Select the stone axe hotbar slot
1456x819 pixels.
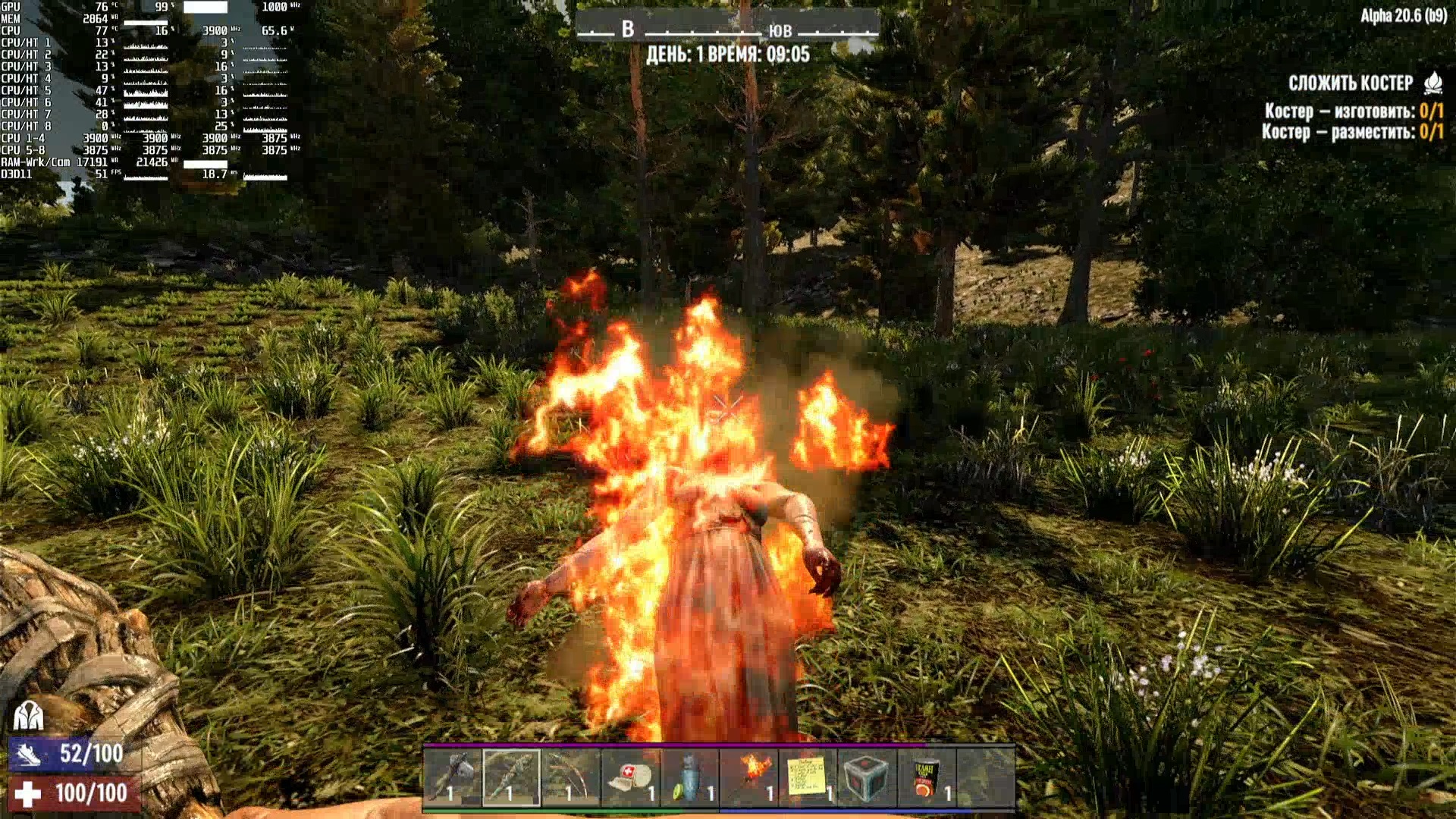pyautogui.click(x=452, y=777)
